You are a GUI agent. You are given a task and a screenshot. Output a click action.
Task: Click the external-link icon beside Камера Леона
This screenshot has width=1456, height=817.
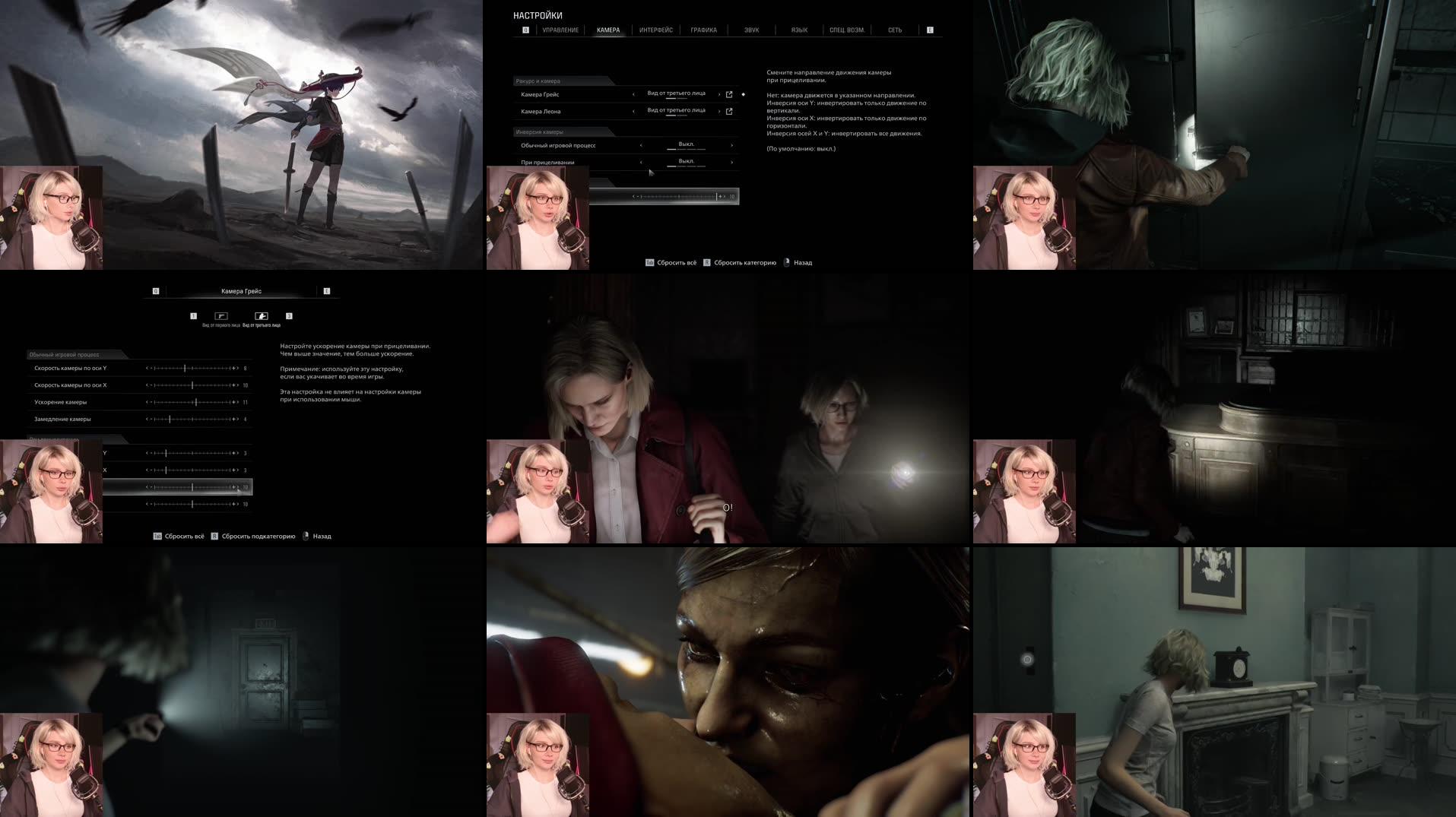pos(728,111)
